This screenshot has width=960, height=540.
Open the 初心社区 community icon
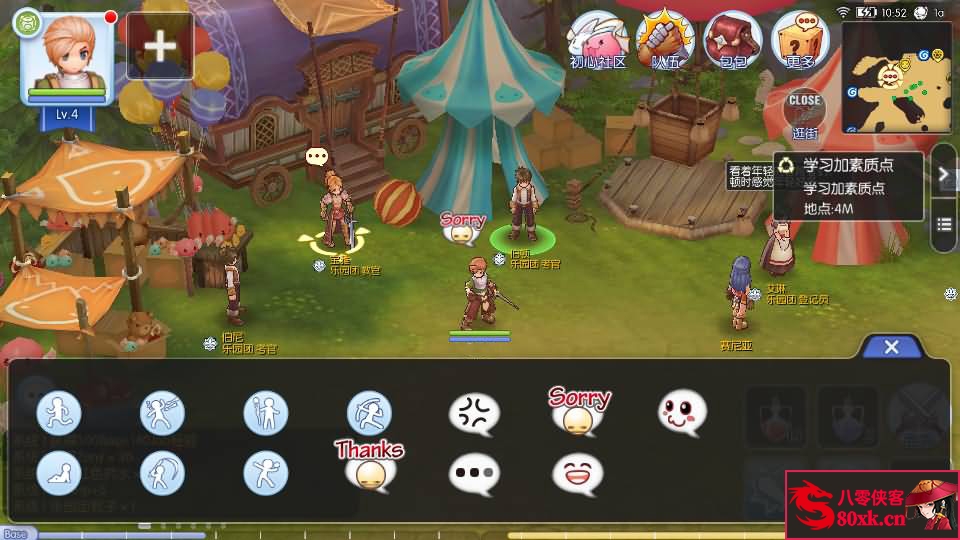[x=597, y=40]
